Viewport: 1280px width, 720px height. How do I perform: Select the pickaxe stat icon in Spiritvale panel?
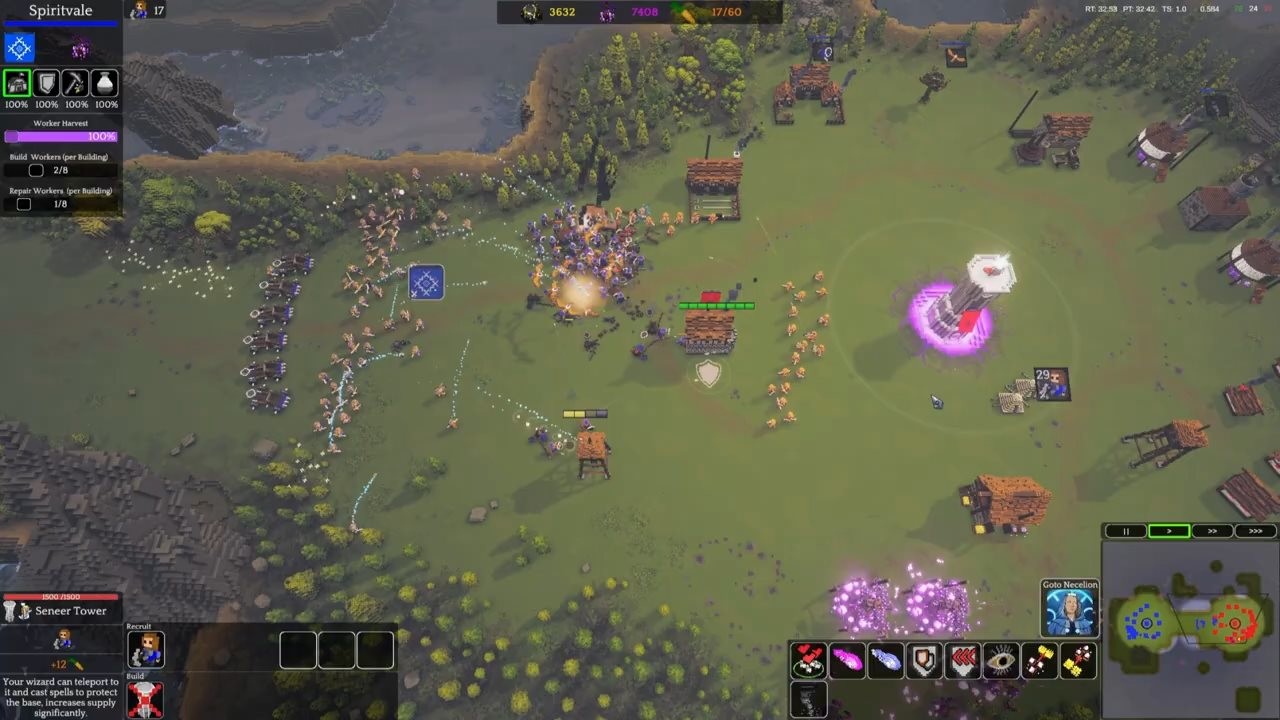75,83
